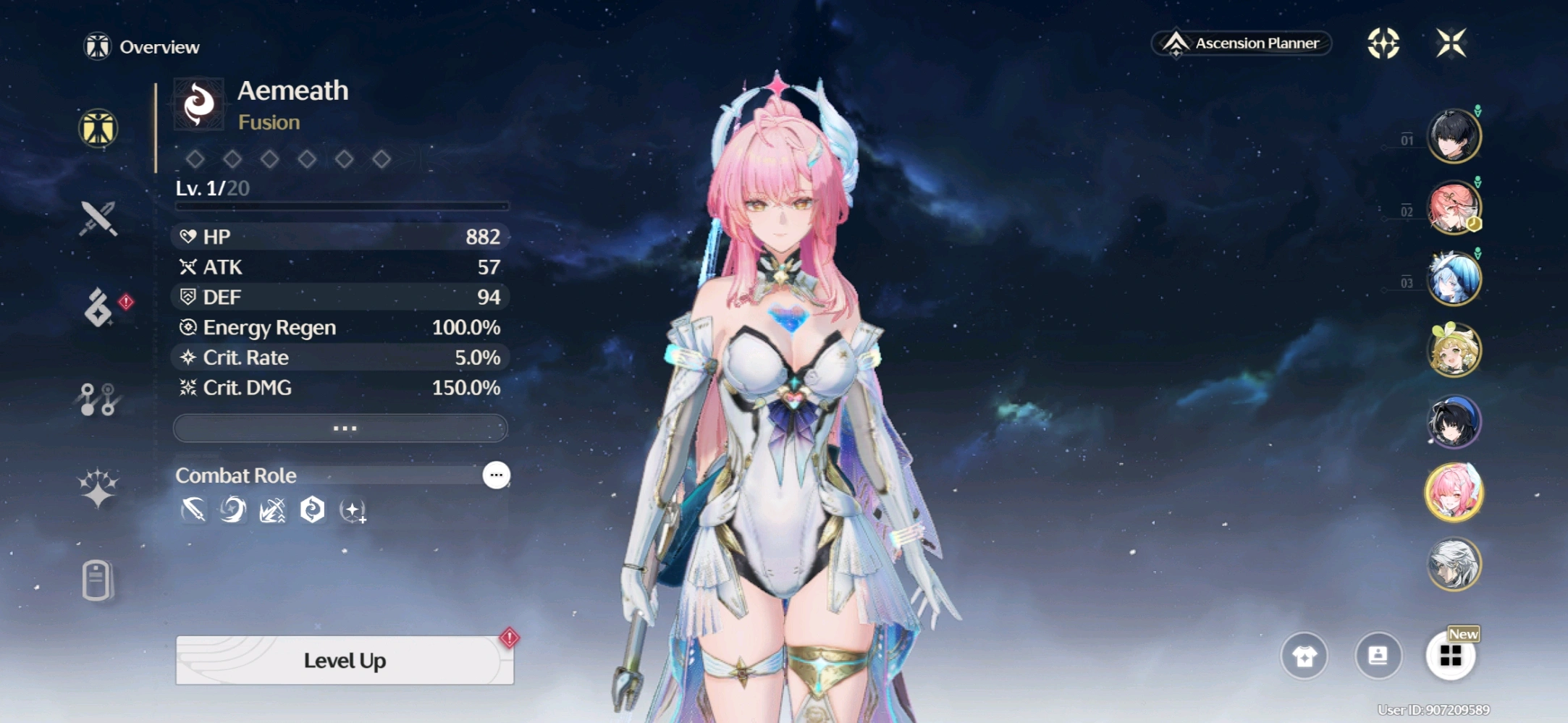
Task: Select the Overview figure tab
Action: 98,129
